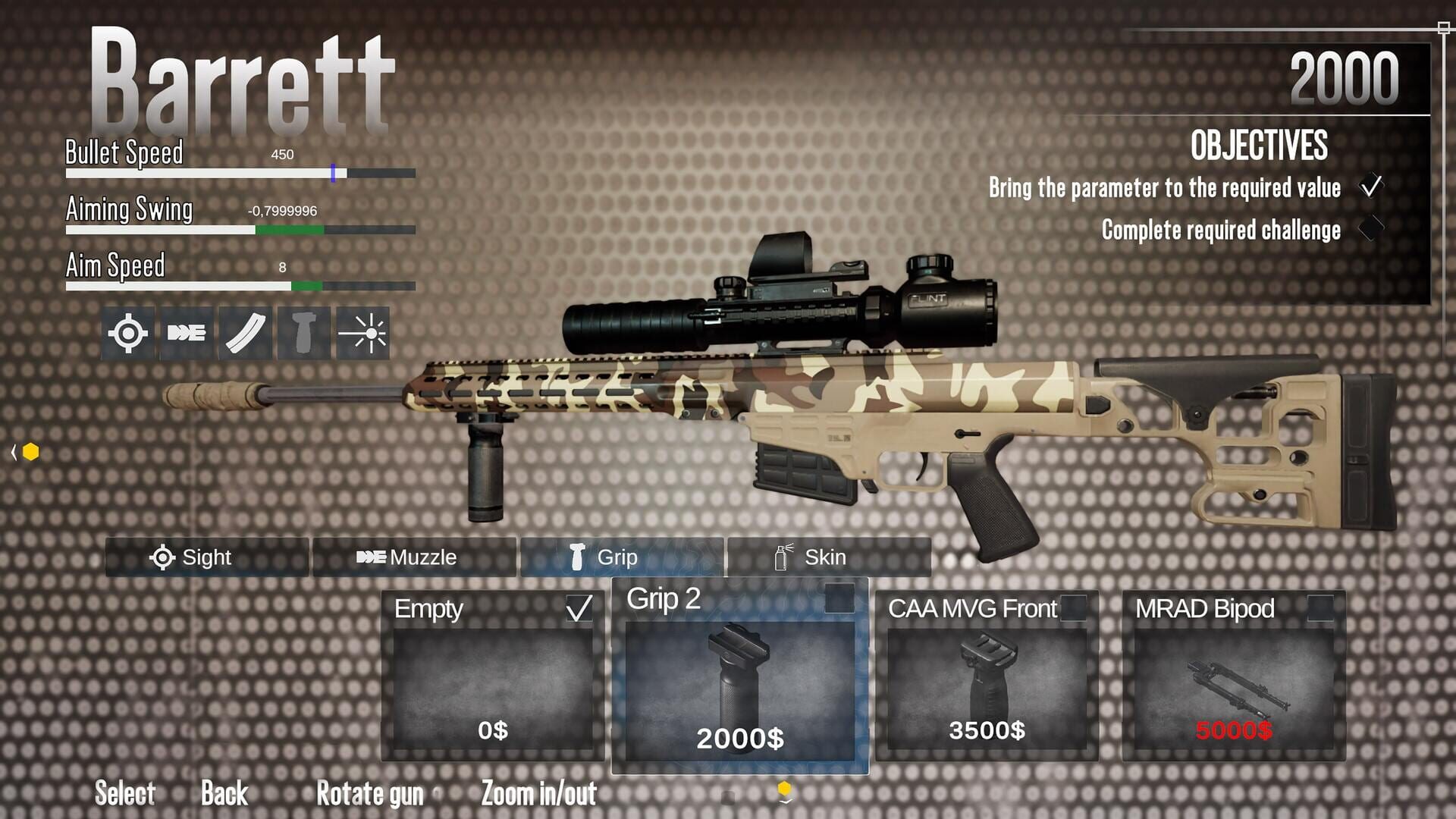The height and width of the screenshot is (819, 1456).
Task: Click the Bullet Speed slider handle
Action: (334, 173)
